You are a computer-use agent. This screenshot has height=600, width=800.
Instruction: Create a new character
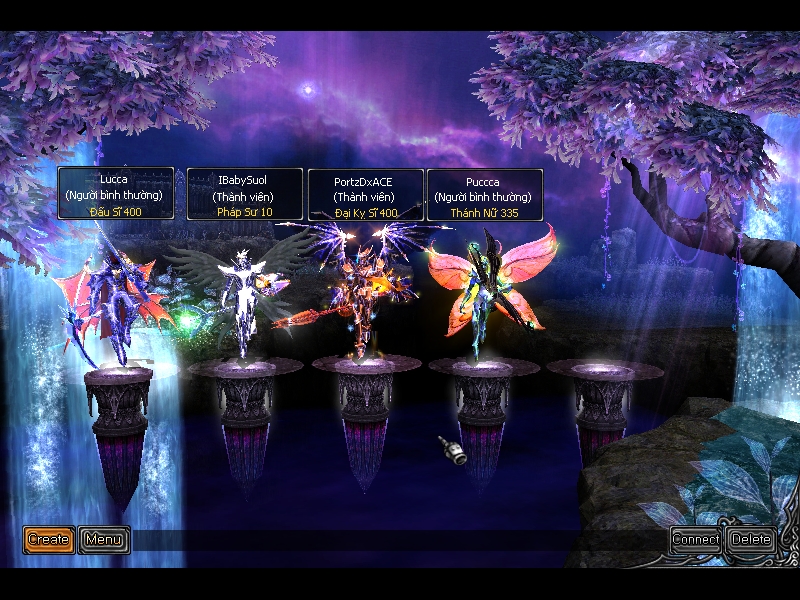click(48, 540)
